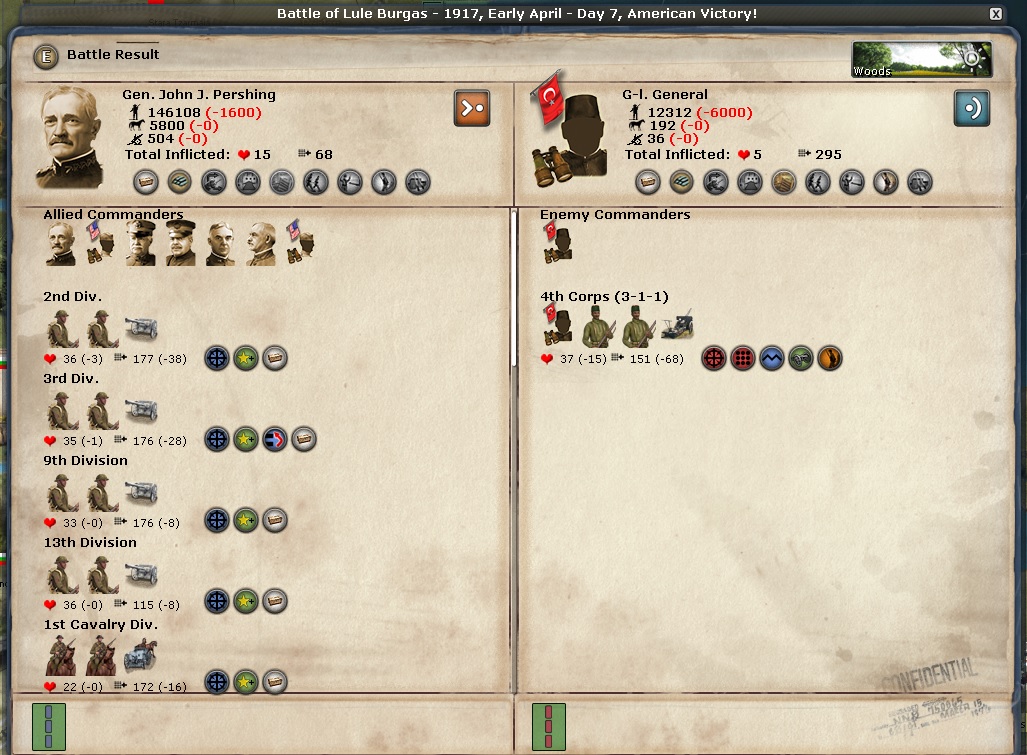1027x755 pixels.
Task: Click the 4th Corps orange round badge
Action: pos(829,358)
